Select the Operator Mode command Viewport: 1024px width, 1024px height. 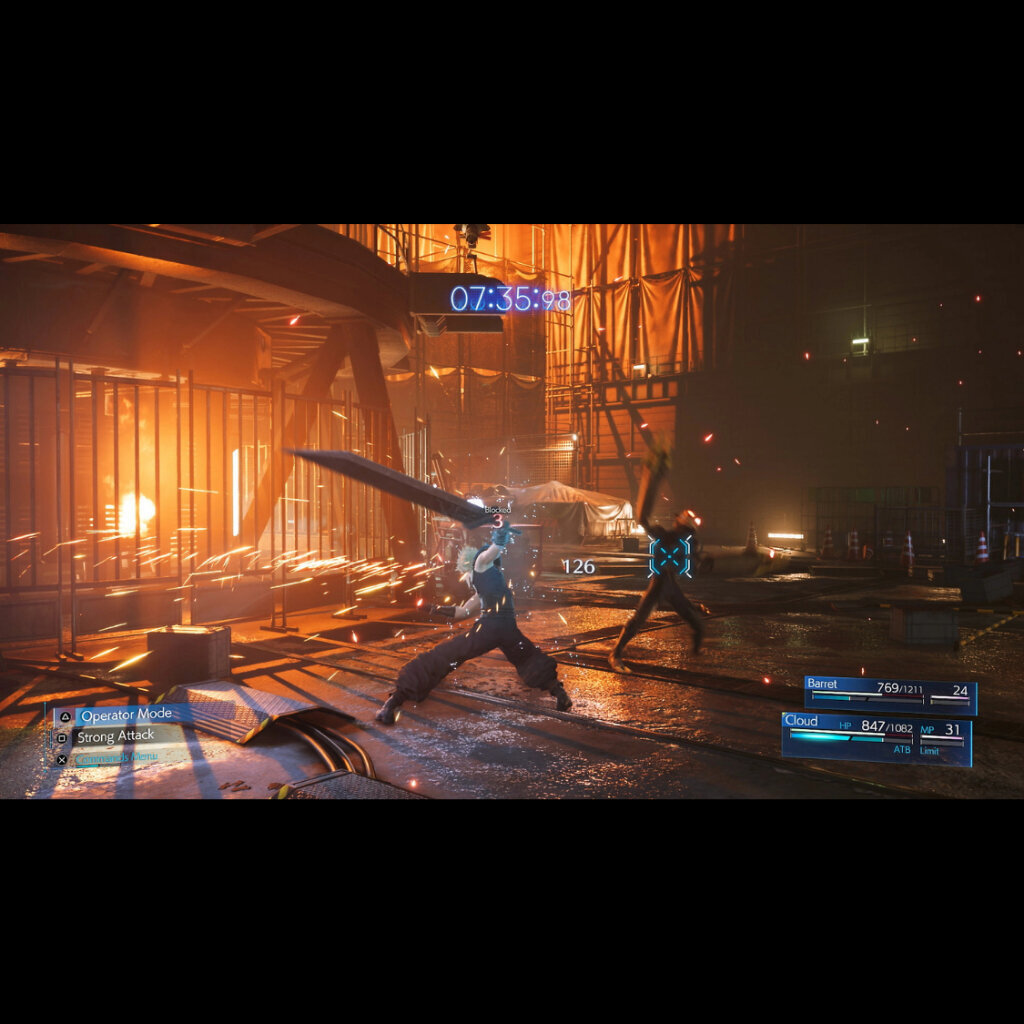coord(124,716)
